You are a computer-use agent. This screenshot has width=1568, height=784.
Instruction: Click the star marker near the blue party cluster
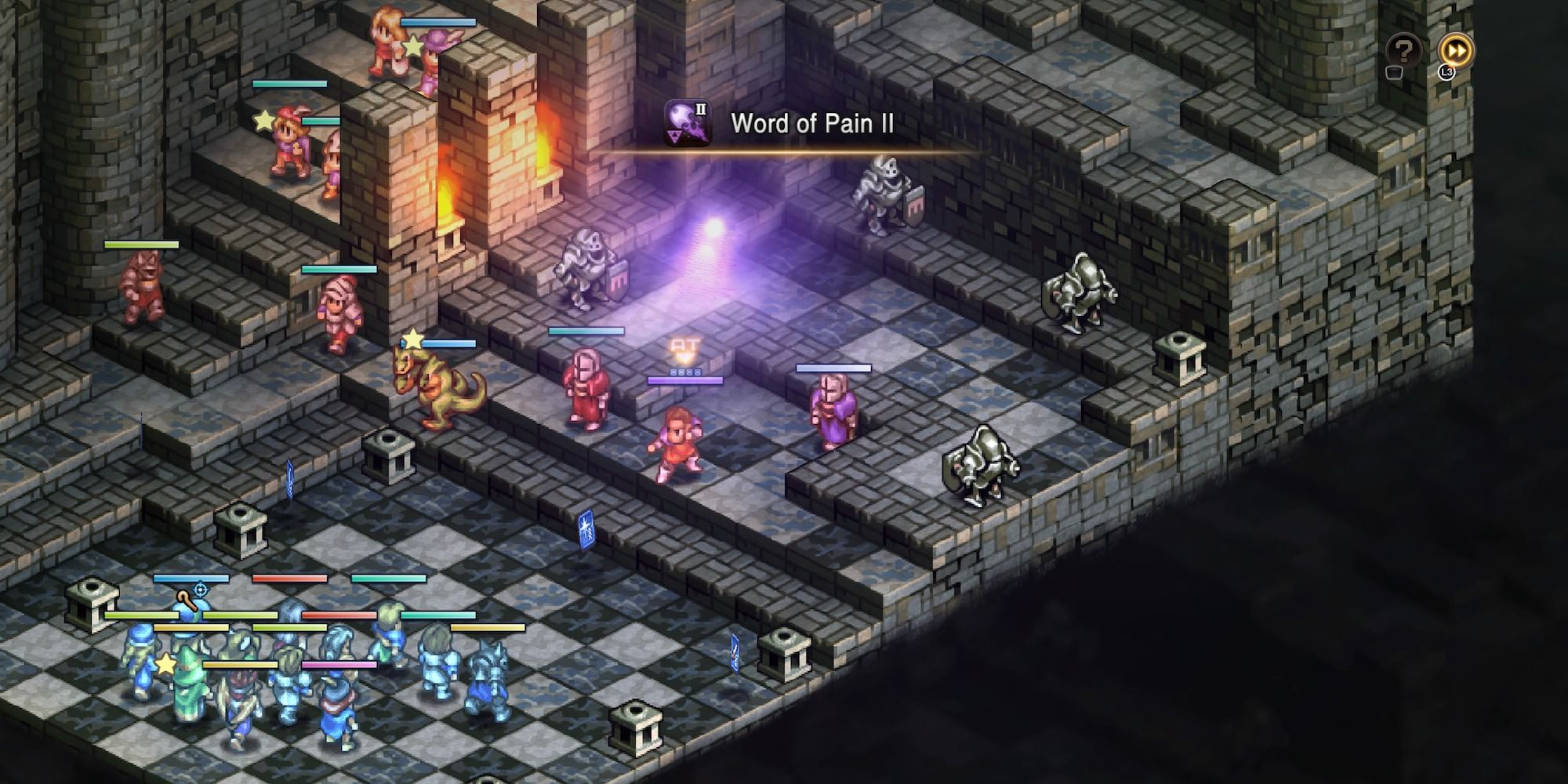(x=166, y=665)
